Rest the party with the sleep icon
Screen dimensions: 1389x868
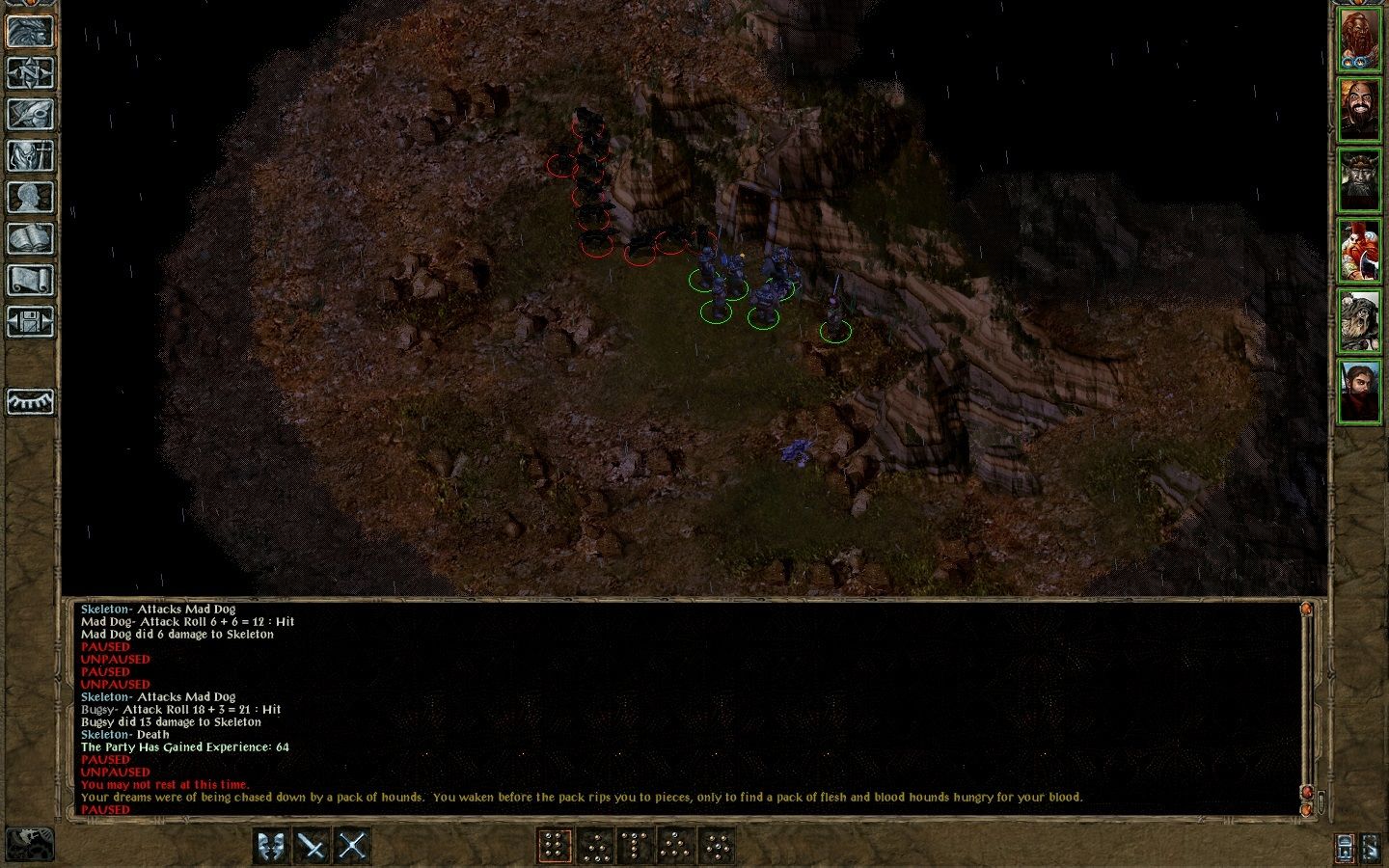pyautogui.click(x=30, y=400)
